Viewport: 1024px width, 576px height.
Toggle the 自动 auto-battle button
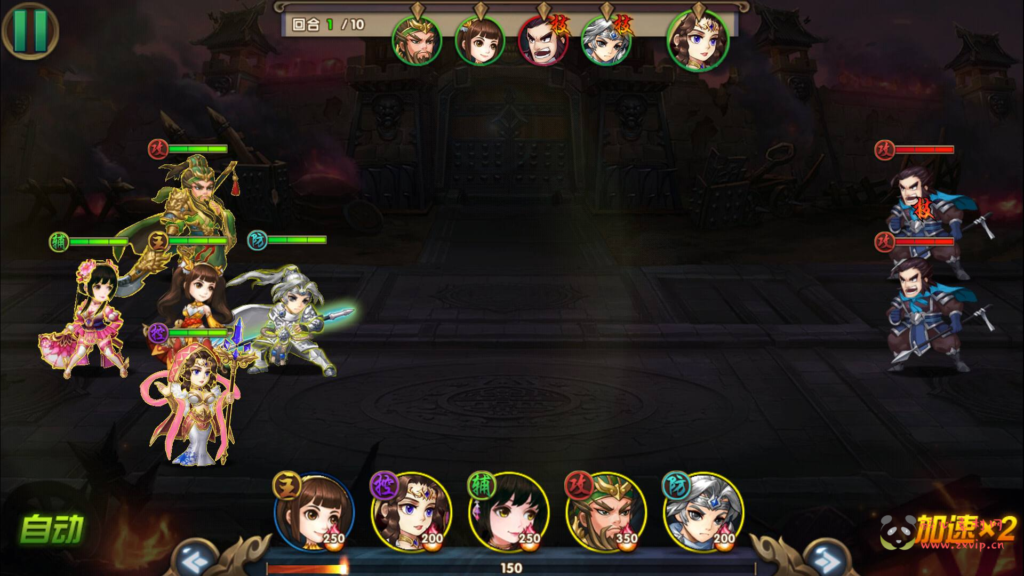[52, 528]
